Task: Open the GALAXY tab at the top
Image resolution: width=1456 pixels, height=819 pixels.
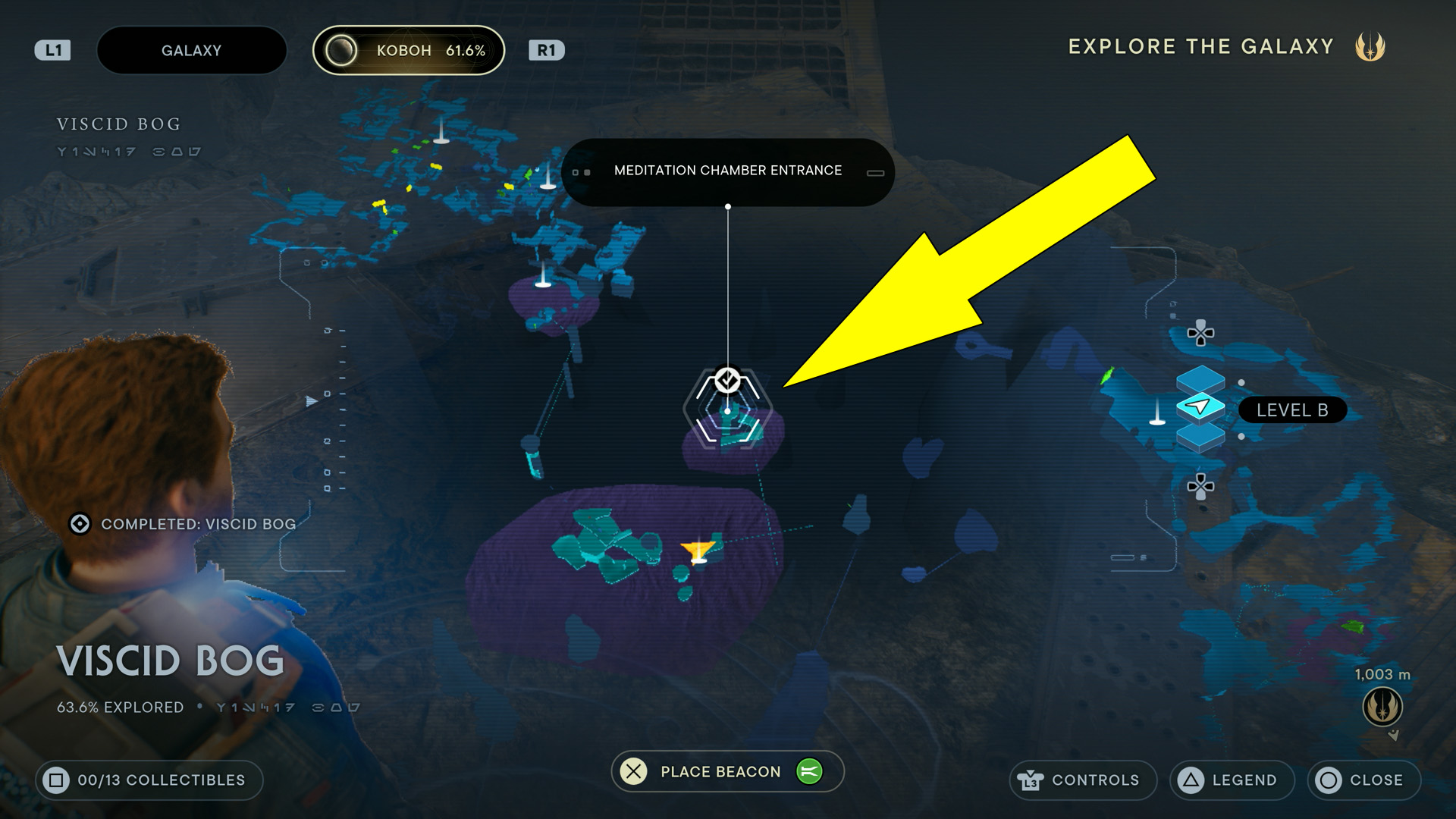Action: [192, 50]
